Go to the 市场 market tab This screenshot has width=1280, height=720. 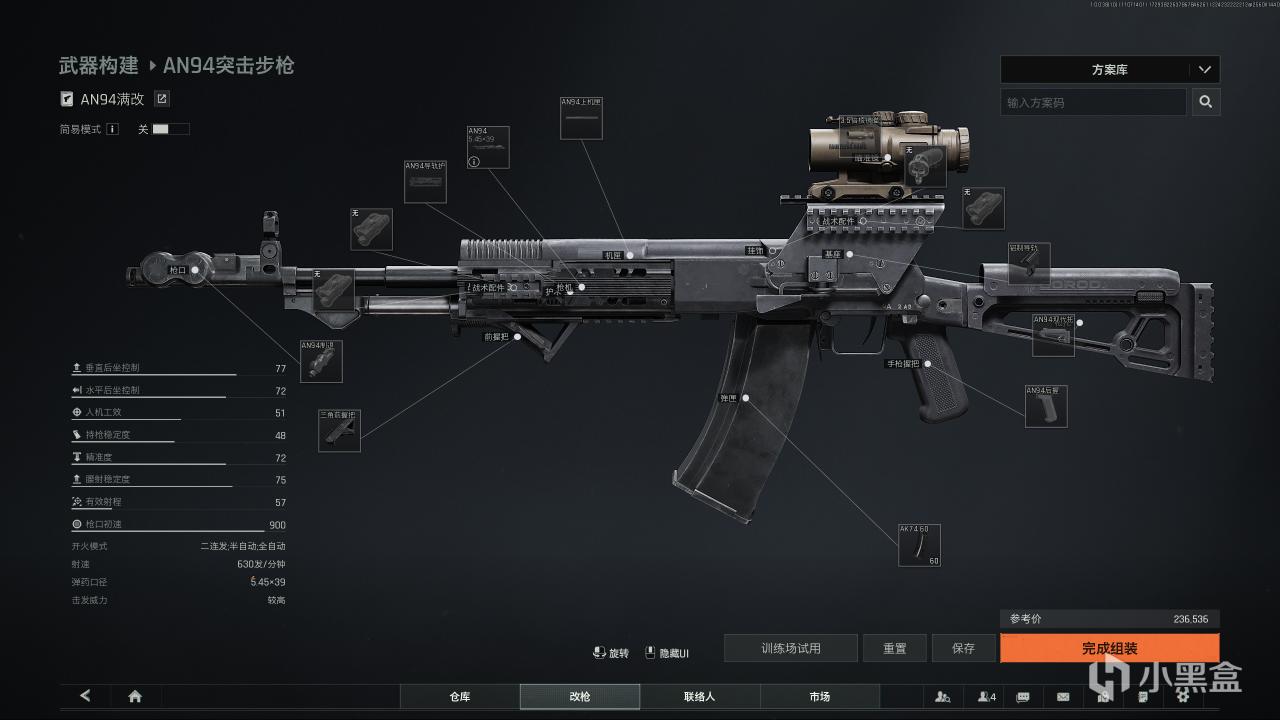tap(819, 696)
